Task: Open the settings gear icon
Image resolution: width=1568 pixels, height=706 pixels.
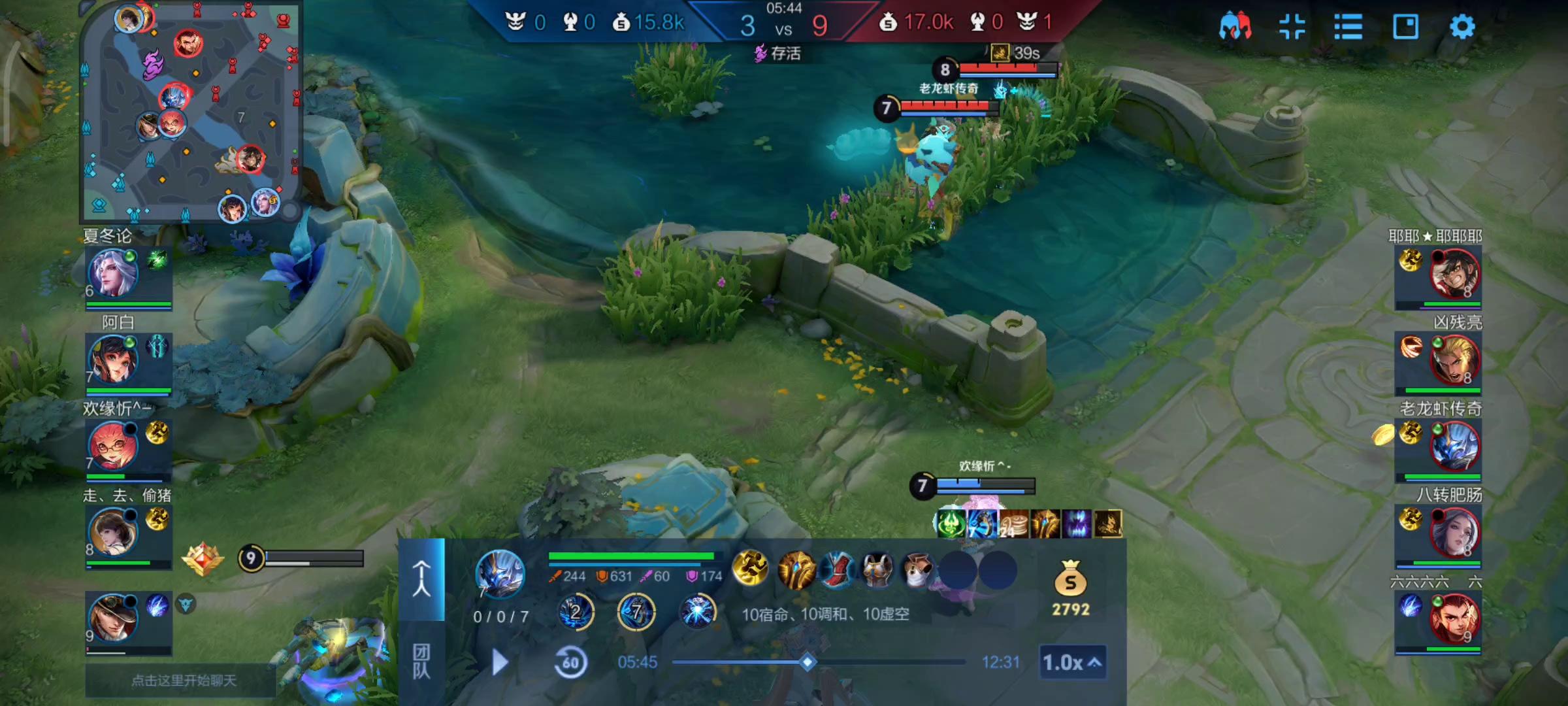Action: (1462, 27)
